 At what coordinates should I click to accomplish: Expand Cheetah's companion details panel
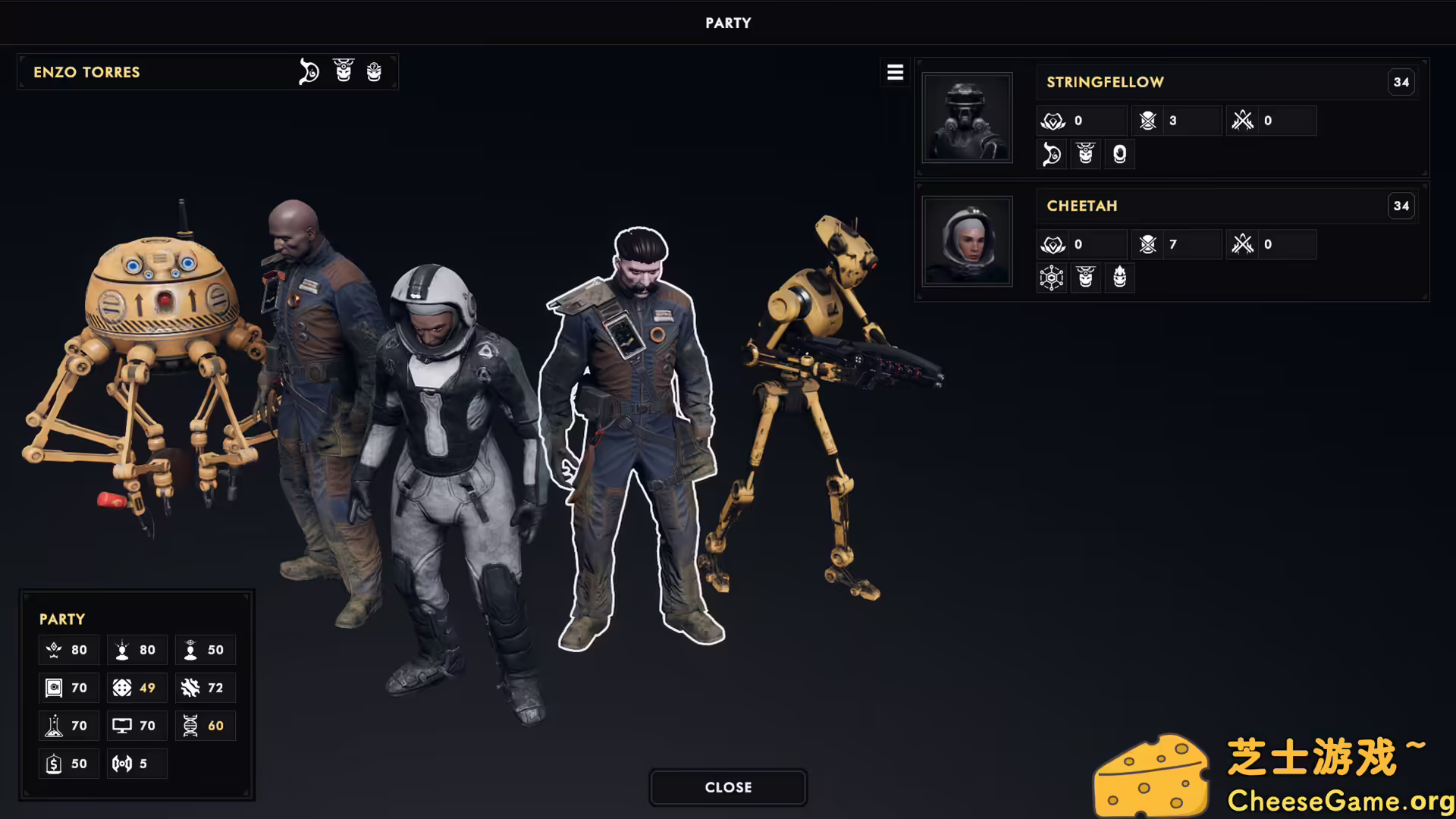point(1081,206)
